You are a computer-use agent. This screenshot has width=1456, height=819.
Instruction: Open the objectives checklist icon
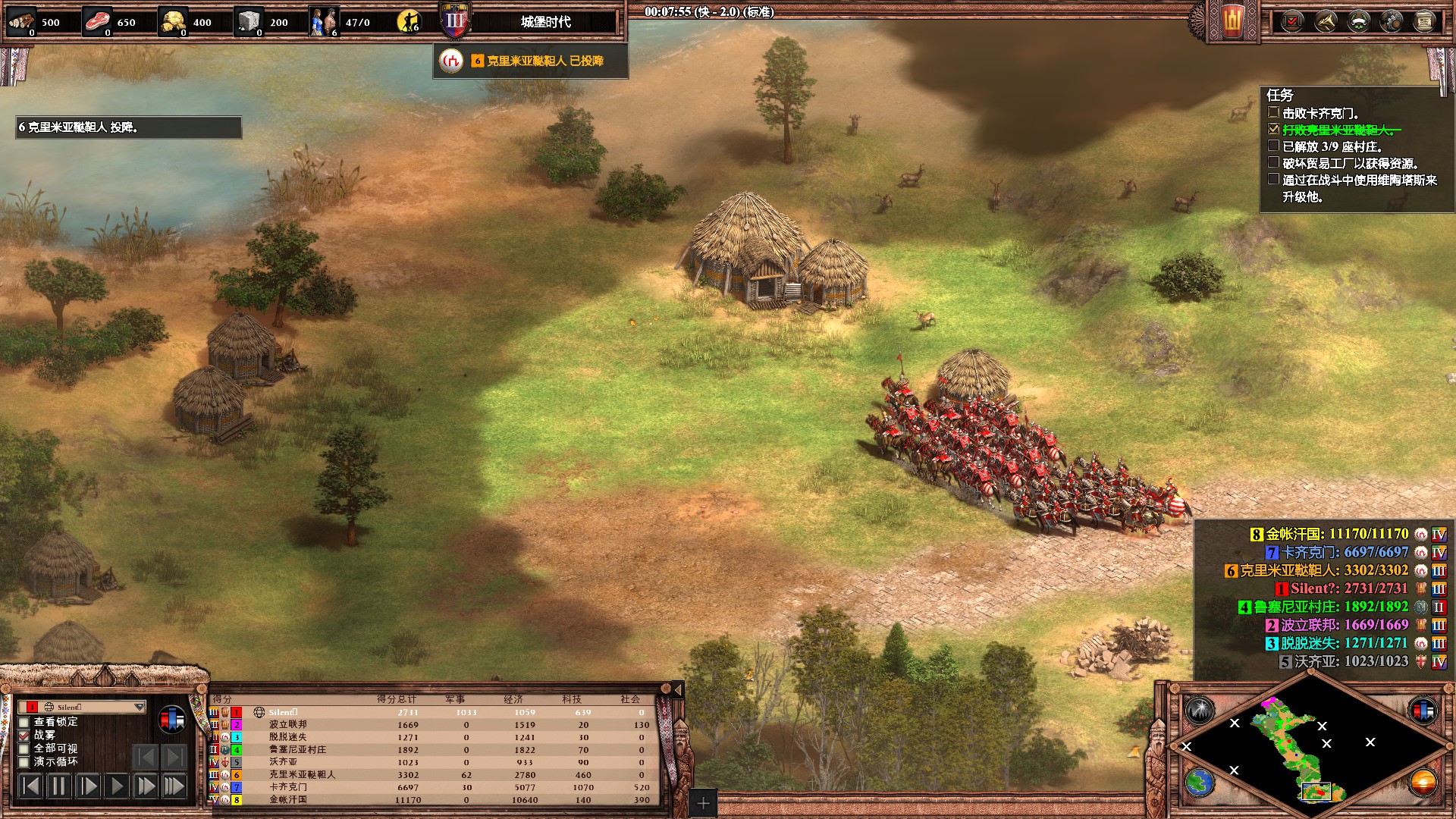[1292, 21]
